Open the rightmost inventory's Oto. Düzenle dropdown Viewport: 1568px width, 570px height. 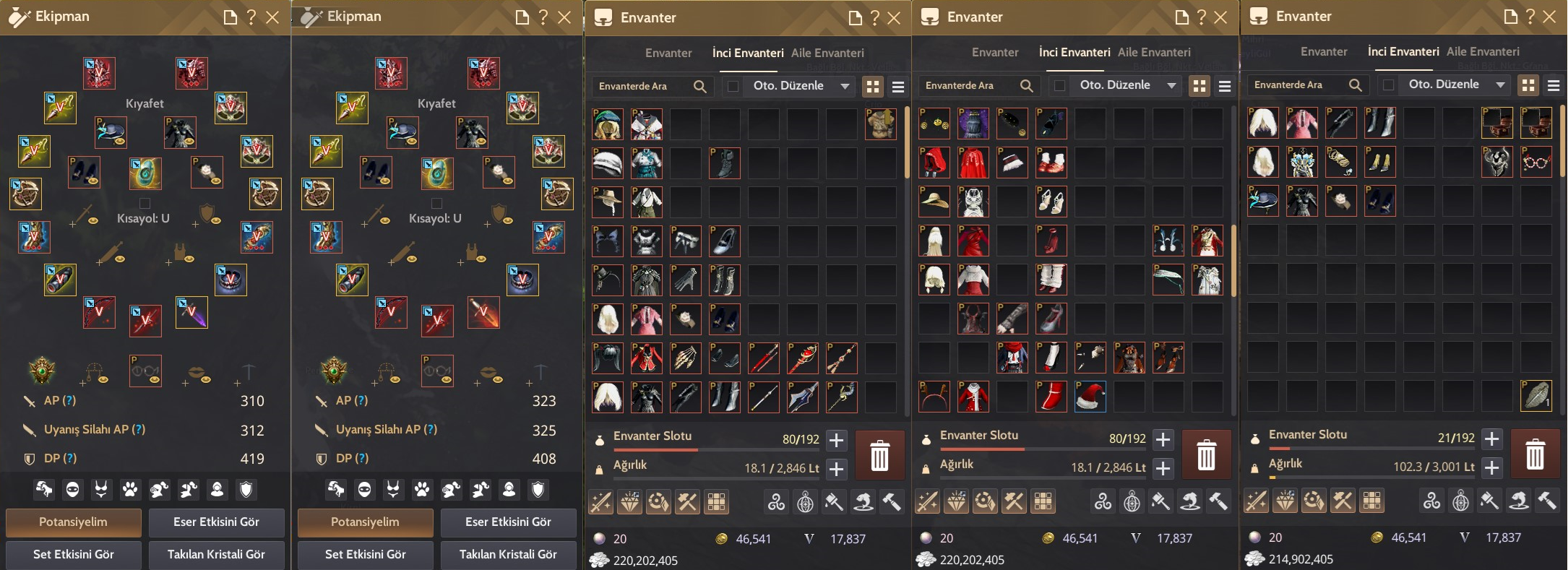1453,85
